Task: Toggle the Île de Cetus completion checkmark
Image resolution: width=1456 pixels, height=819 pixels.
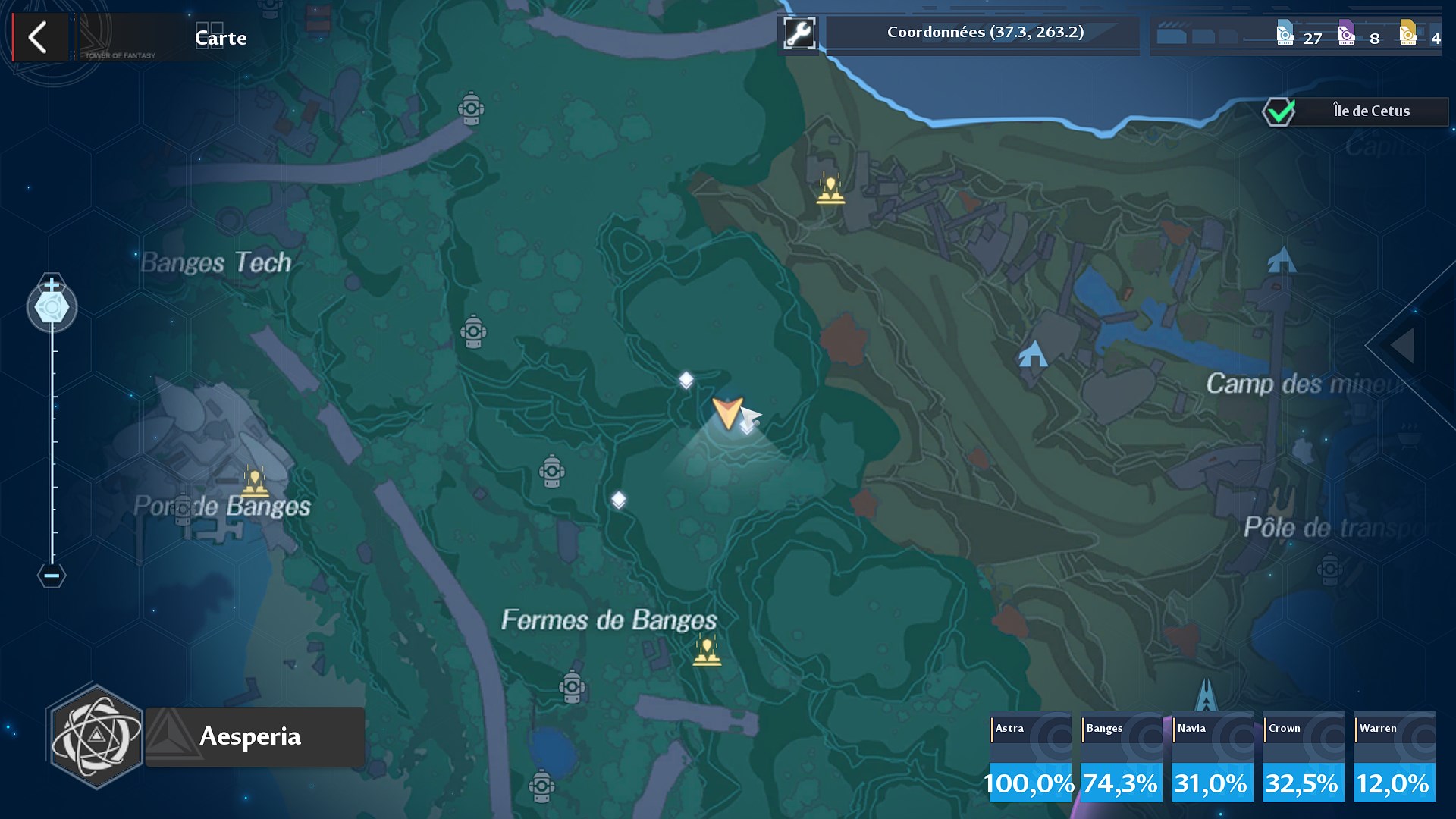Action: pyautogui.click(x=1279, y=111)
